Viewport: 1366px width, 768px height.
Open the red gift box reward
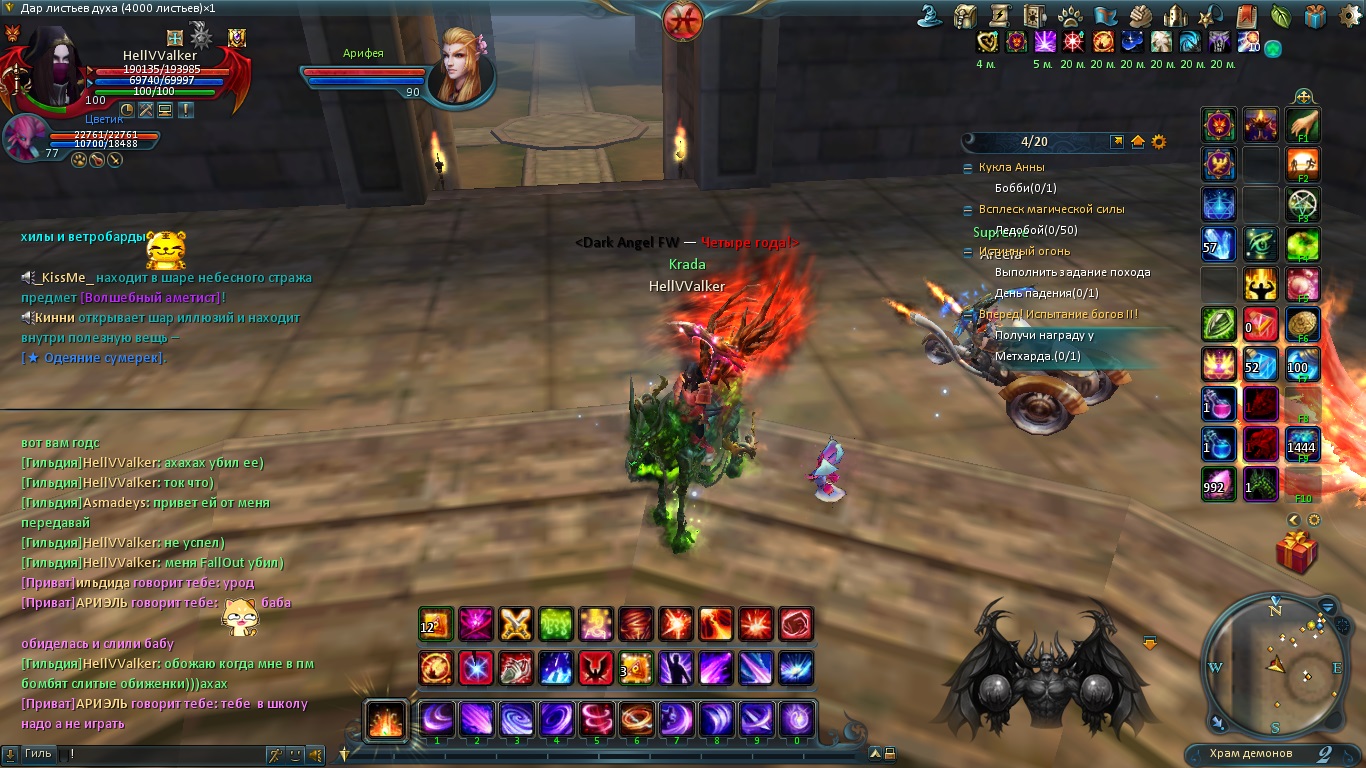[x=1297, y=552]
